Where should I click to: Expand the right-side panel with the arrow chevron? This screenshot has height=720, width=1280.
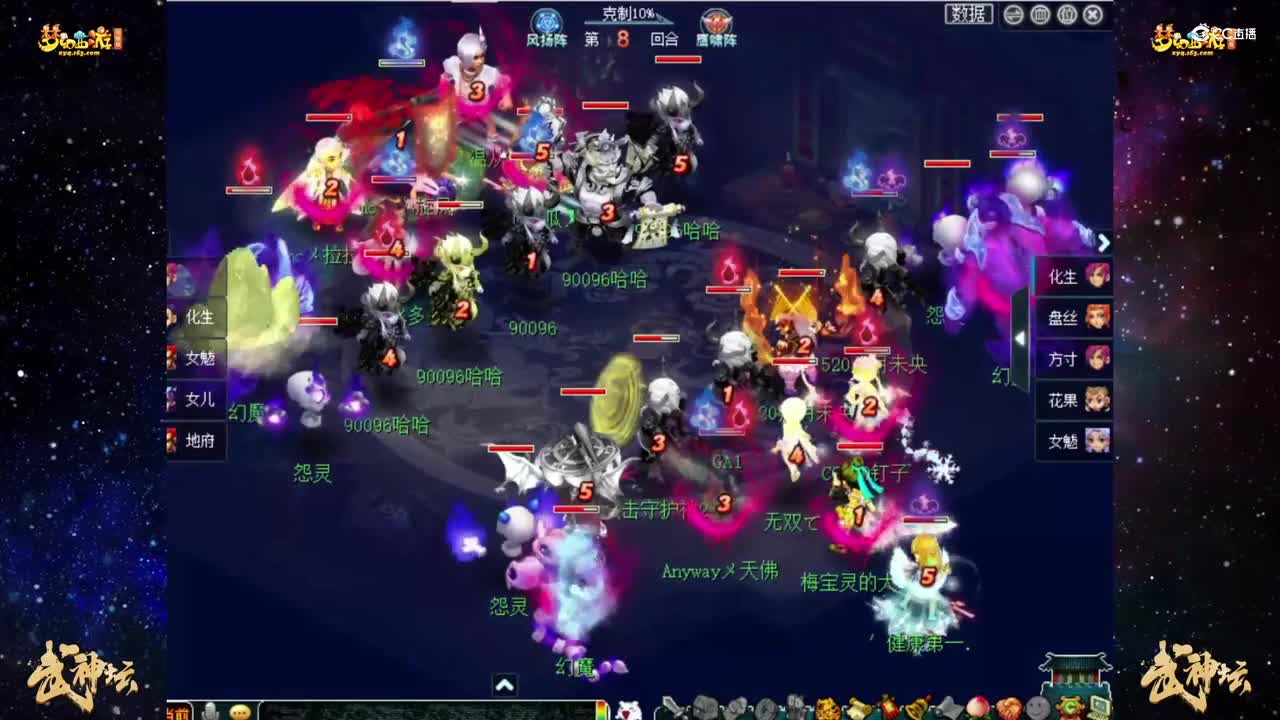(x=1103, y=243)
